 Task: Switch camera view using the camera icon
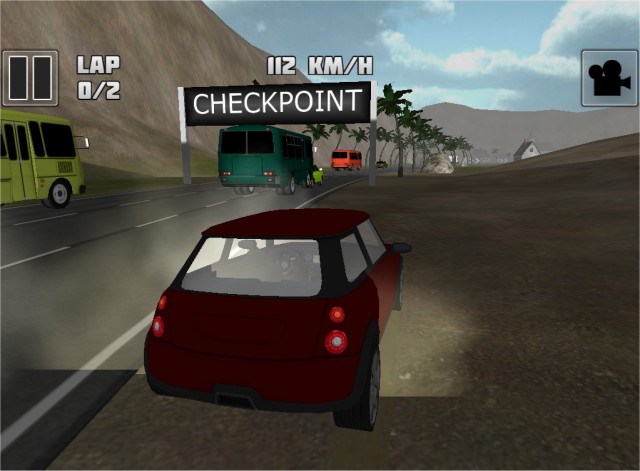pos(608,78)
